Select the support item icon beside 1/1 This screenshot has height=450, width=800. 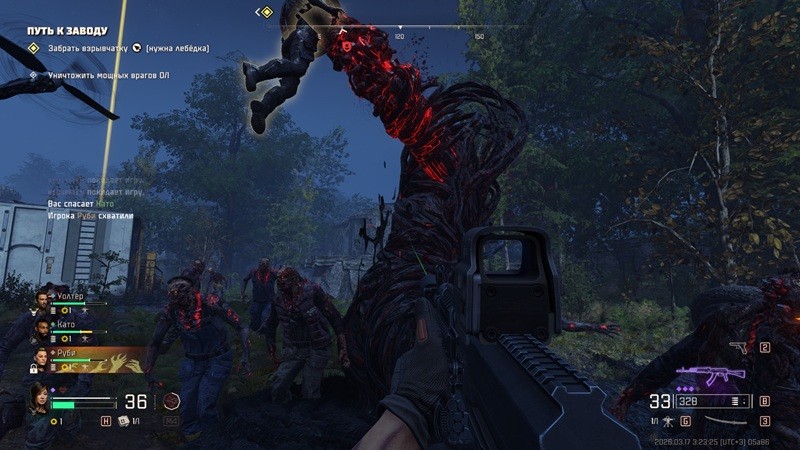click(122, 421)
